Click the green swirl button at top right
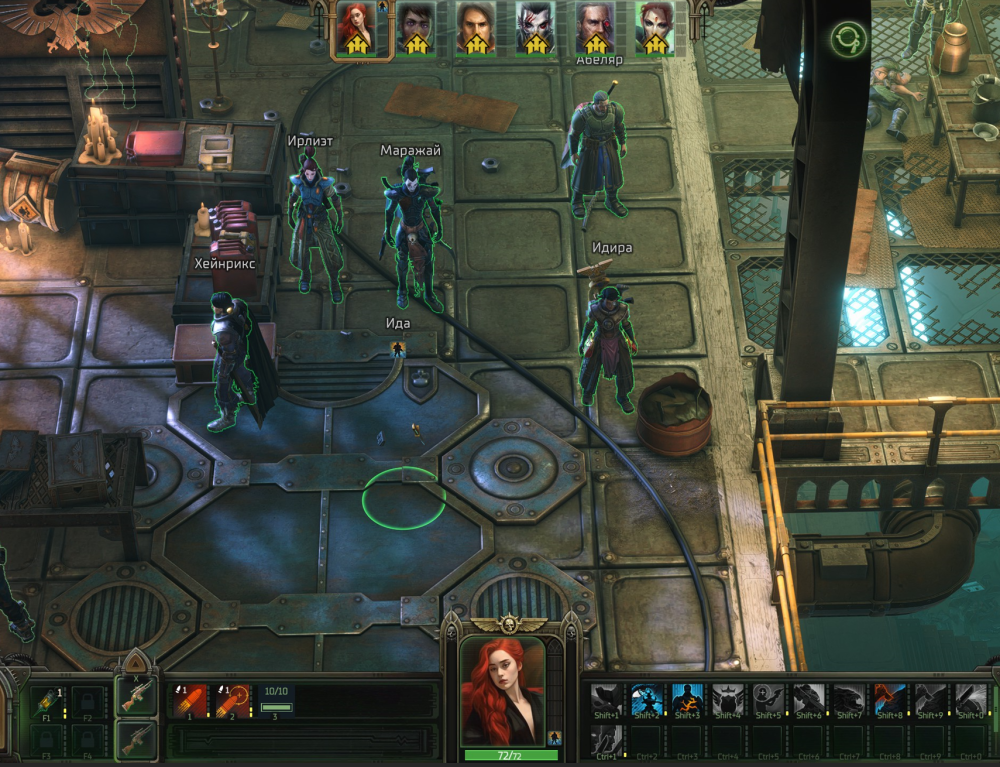The width and height of the screenshot is (1000, 767). click(x=848, y=40)
